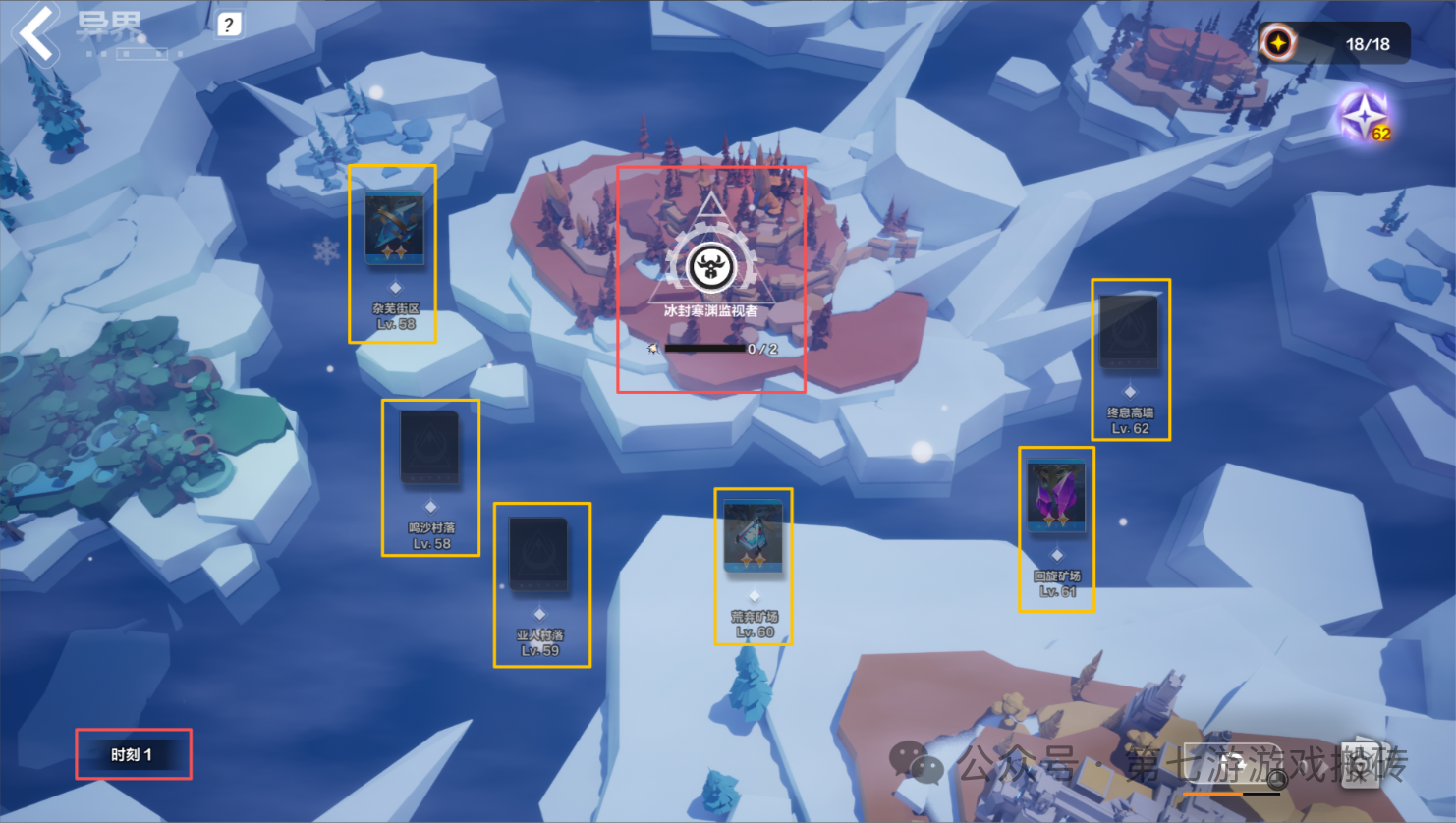1456x823 pixels.
Task: Open the purple star icon marked 62
Action: (1364, 117)
